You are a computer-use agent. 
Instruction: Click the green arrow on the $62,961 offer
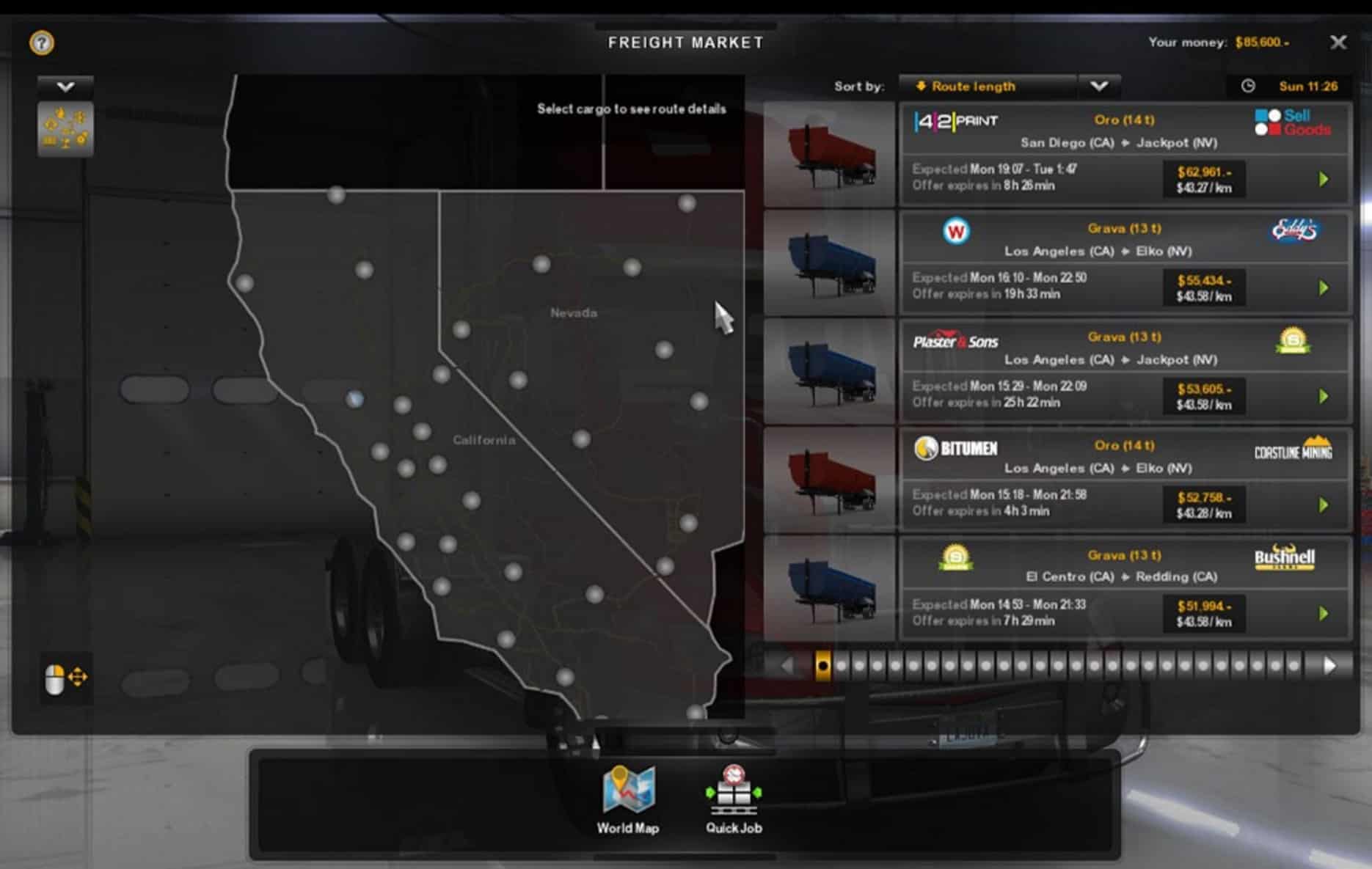coord(1324,180)
